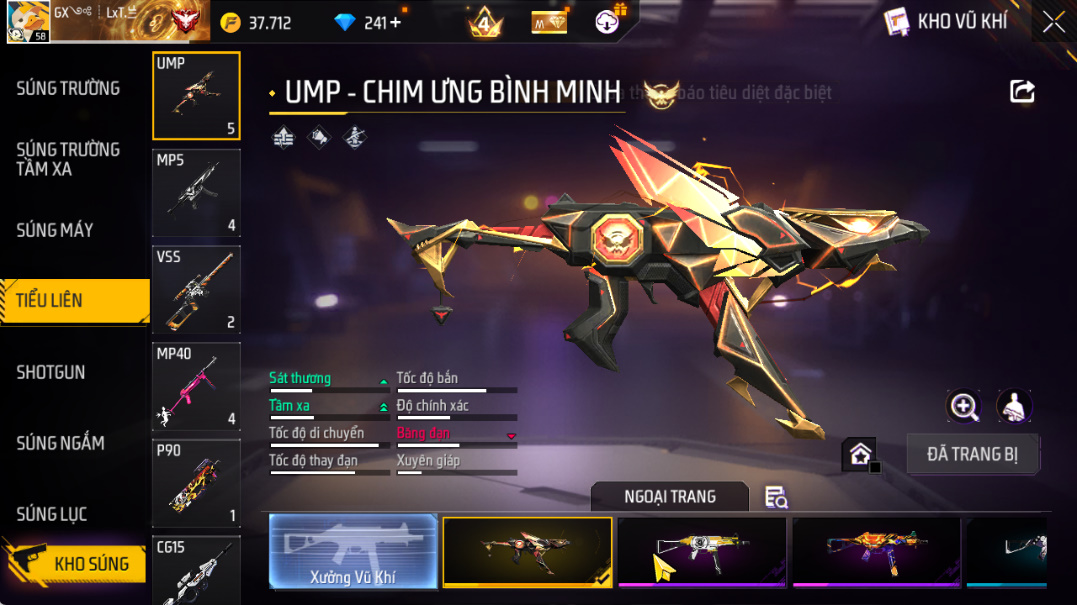Share the weapon skin
The height and width of the screenshot is (605, 1077).
[x=1022, y=92]
